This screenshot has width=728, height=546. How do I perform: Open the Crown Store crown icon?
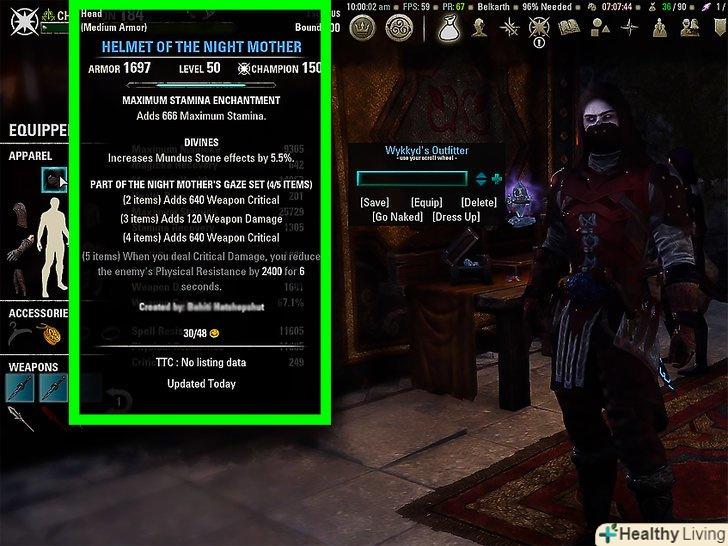tap(362, 28)
